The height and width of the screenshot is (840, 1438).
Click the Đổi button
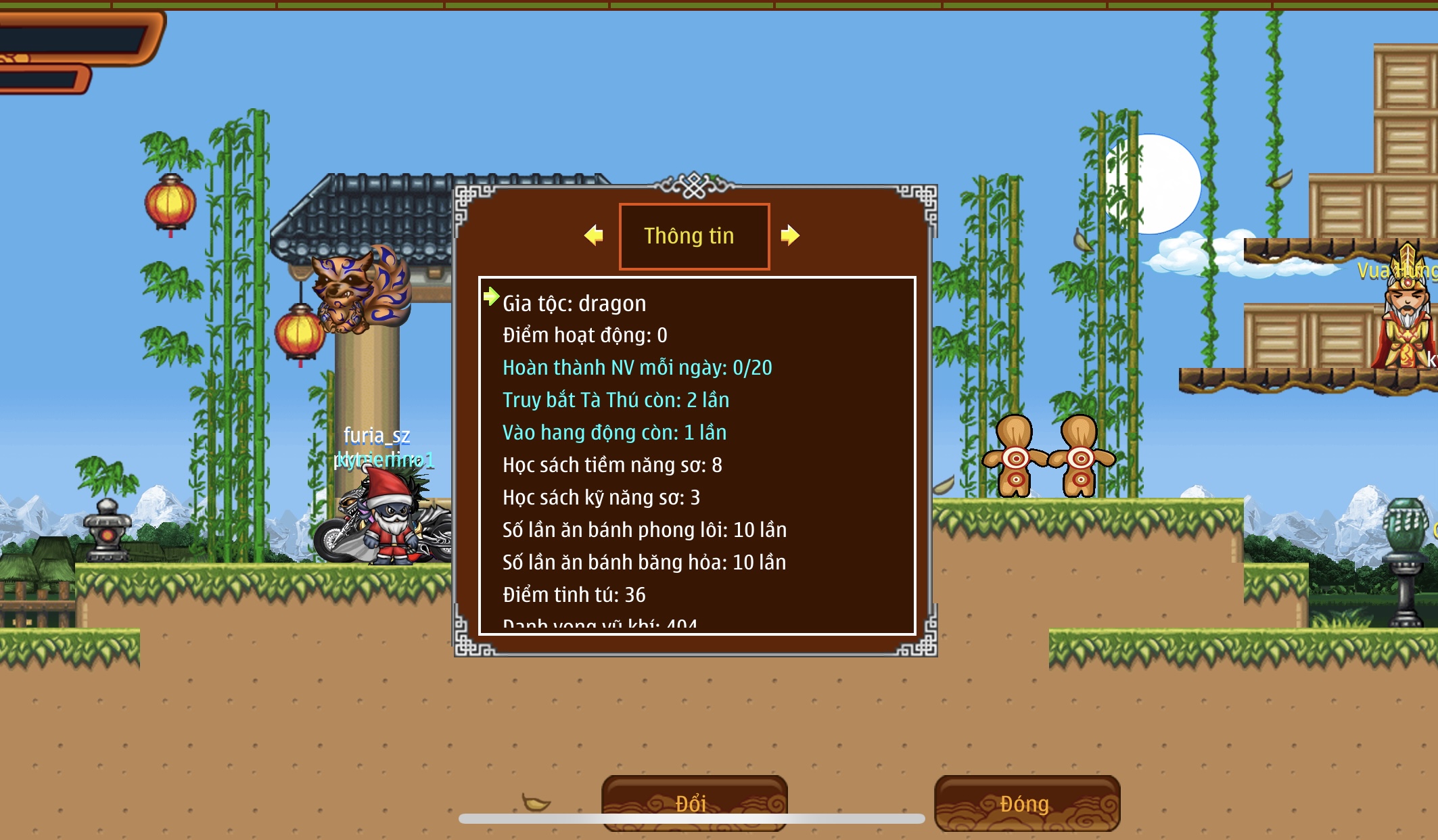click(694, 802)
